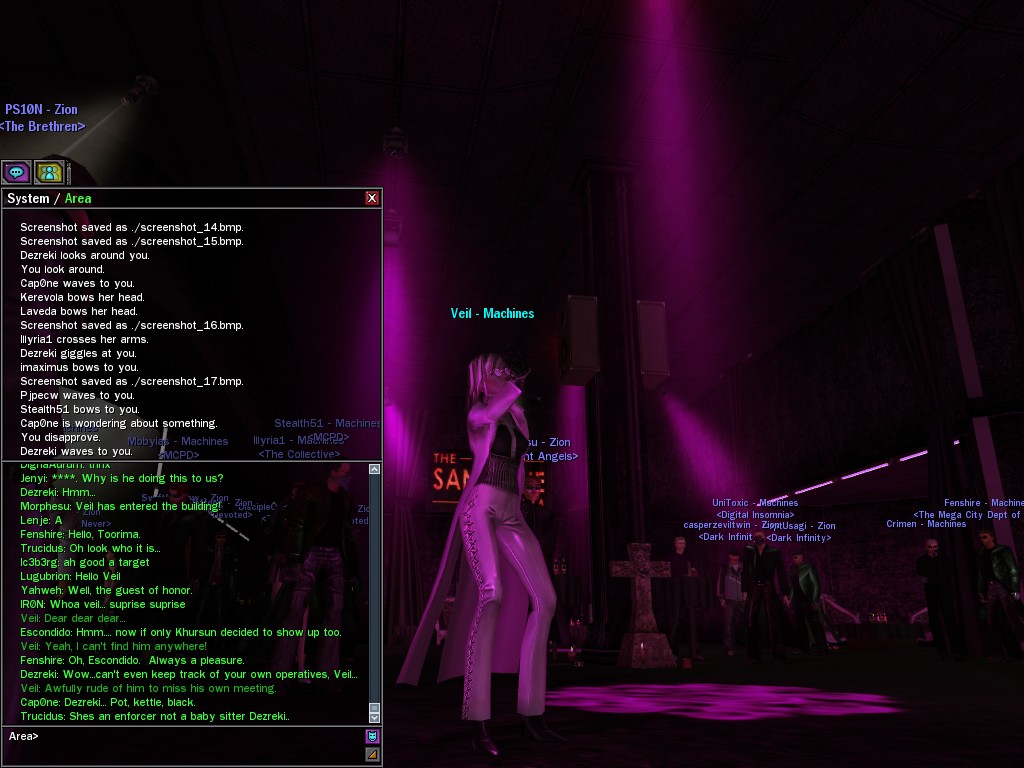Select the Area tab label
1024x768 pixels.
click(78, 198)
